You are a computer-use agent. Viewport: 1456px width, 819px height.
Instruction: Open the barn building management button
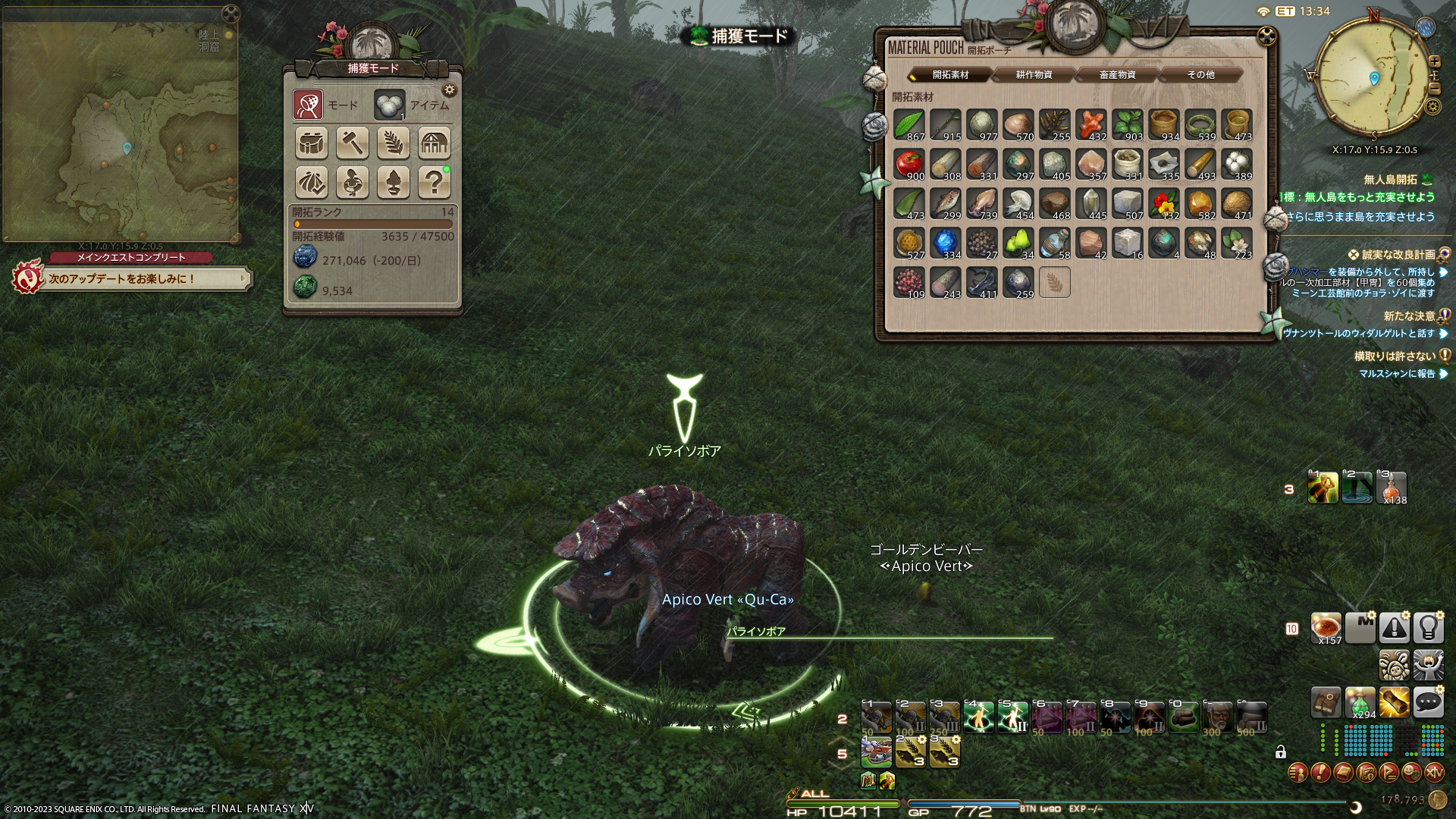[x=435, y=143]
